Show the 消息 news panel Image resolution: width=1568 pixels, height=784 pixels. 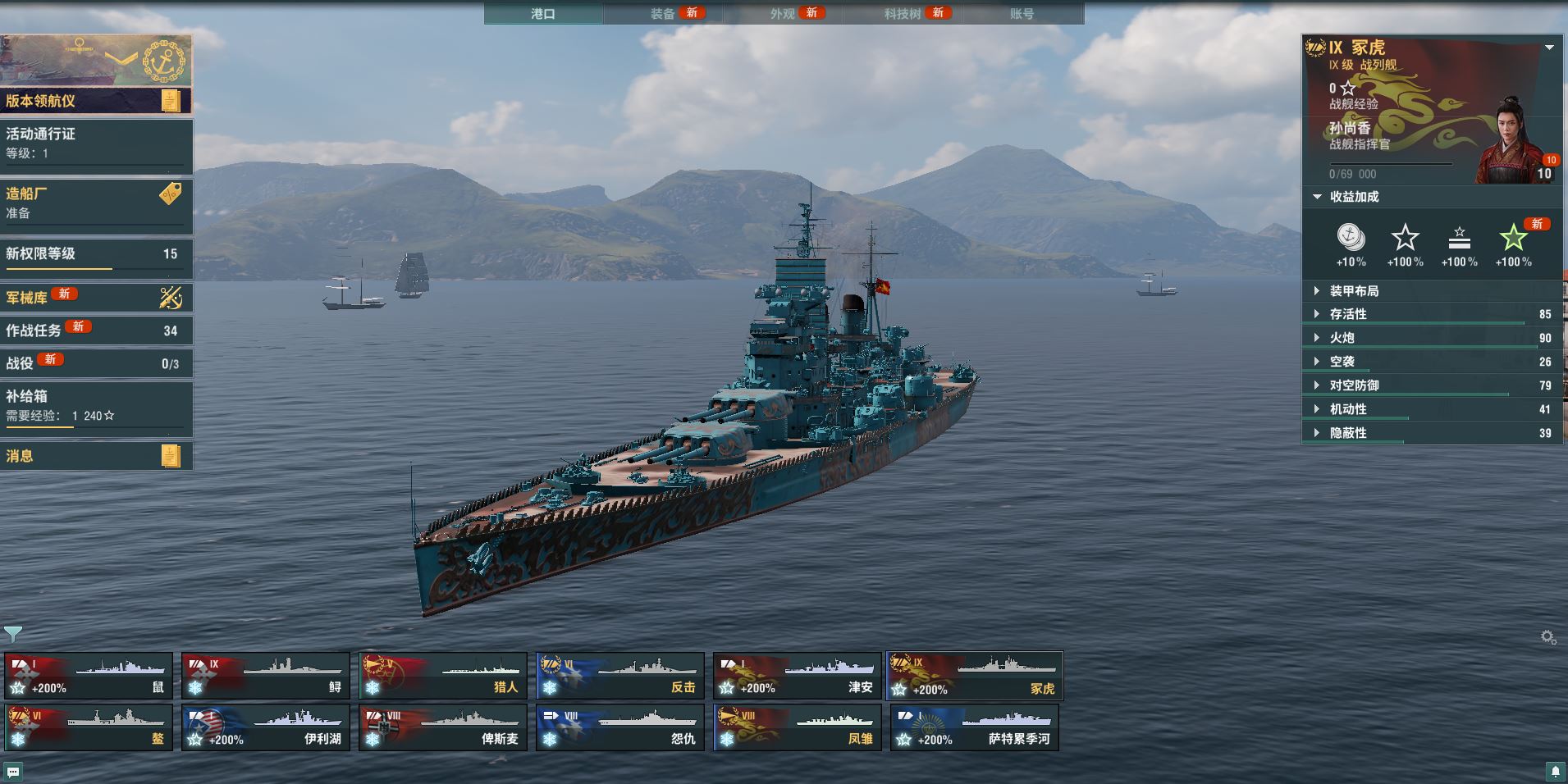(x=96, y=456)
